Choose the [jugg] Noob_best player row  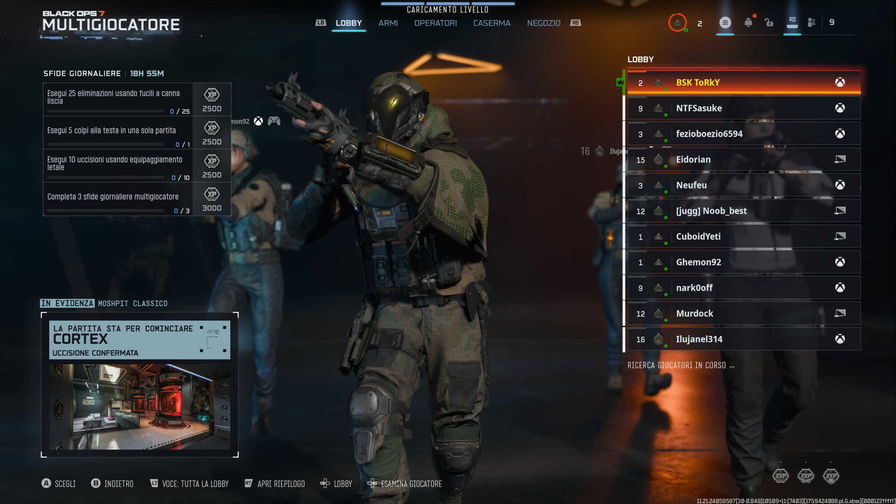pyautogui.click(x=740, y=211)
